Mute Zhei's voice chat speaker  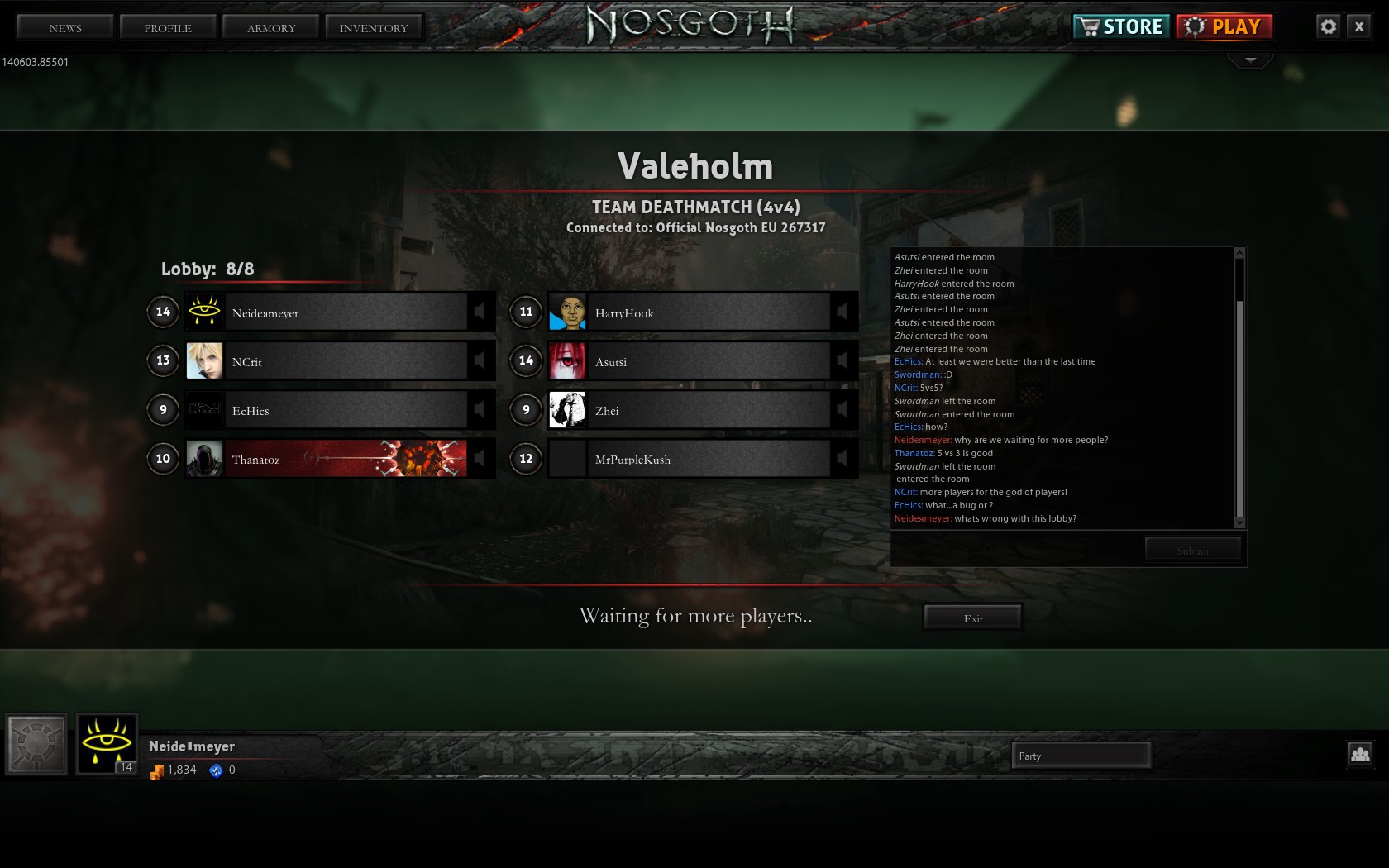[844, 410]
